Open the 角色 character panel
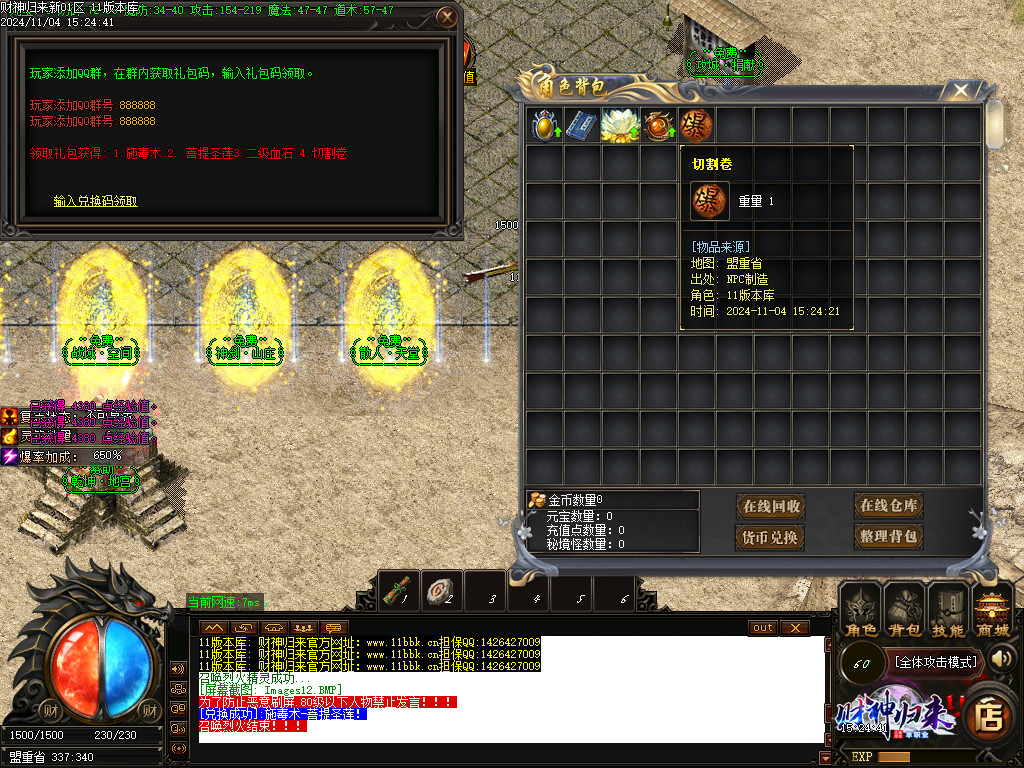 [x=861, y=612]
